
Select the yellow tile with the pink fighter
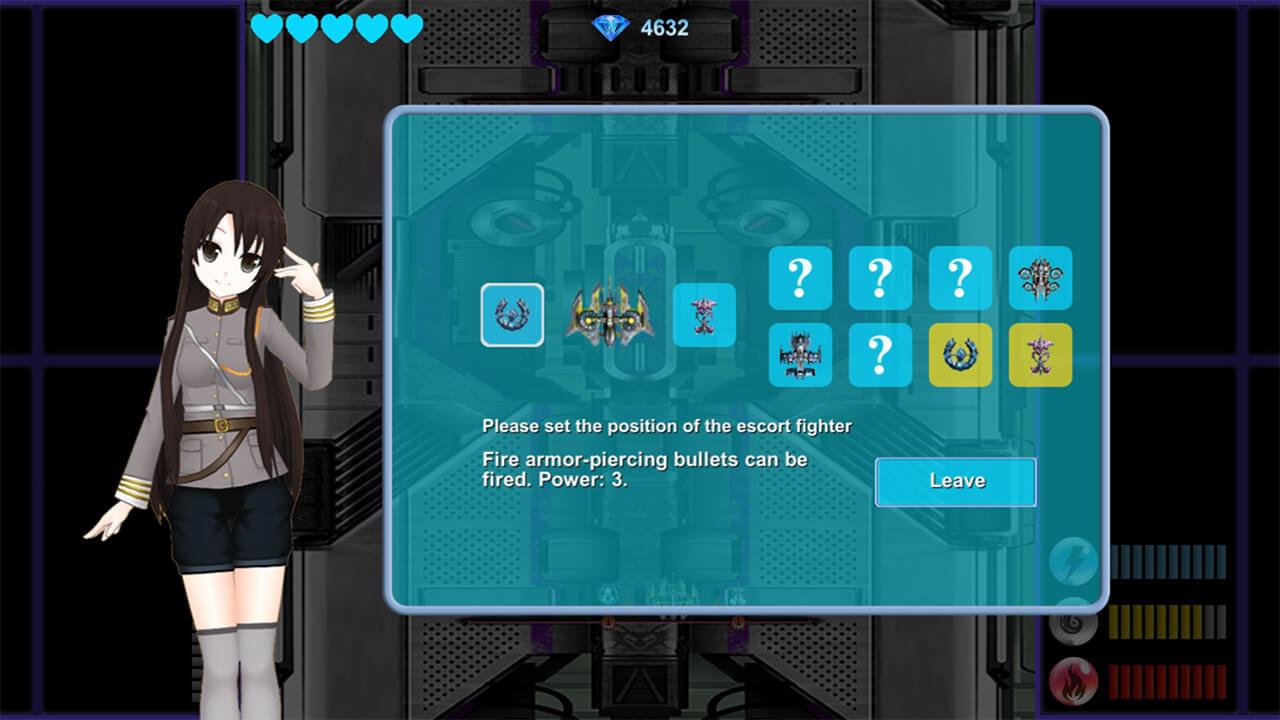1040,355
